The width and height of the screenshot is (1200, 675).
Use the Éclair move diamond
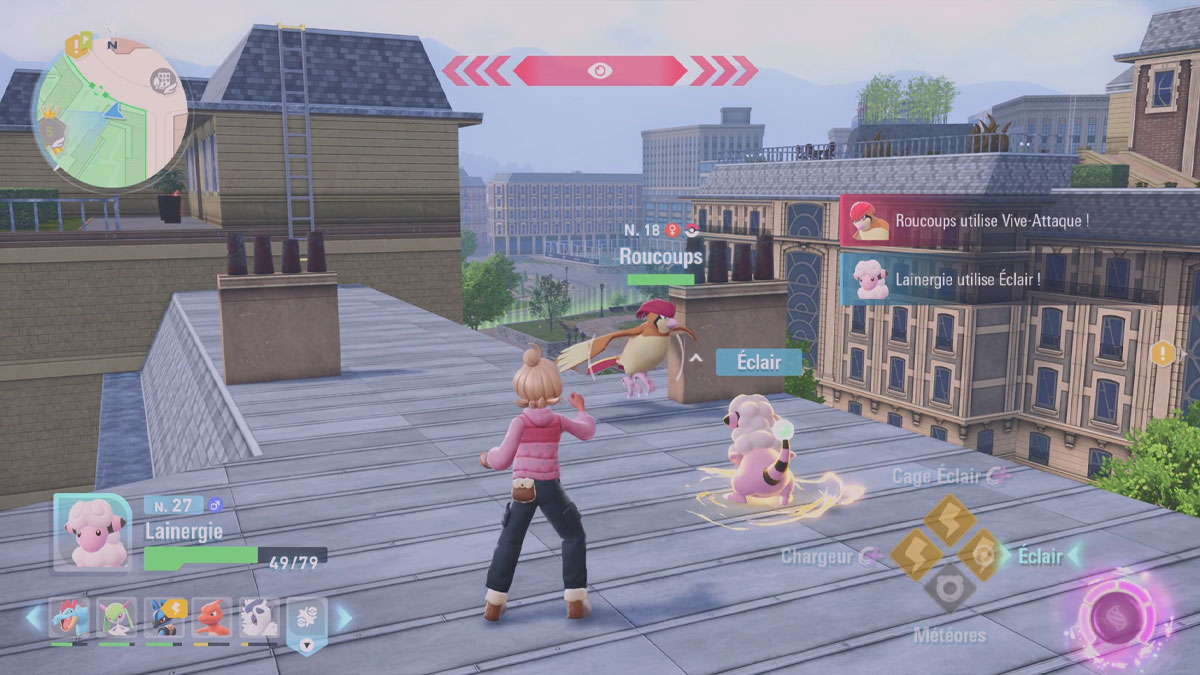[983, 555]
